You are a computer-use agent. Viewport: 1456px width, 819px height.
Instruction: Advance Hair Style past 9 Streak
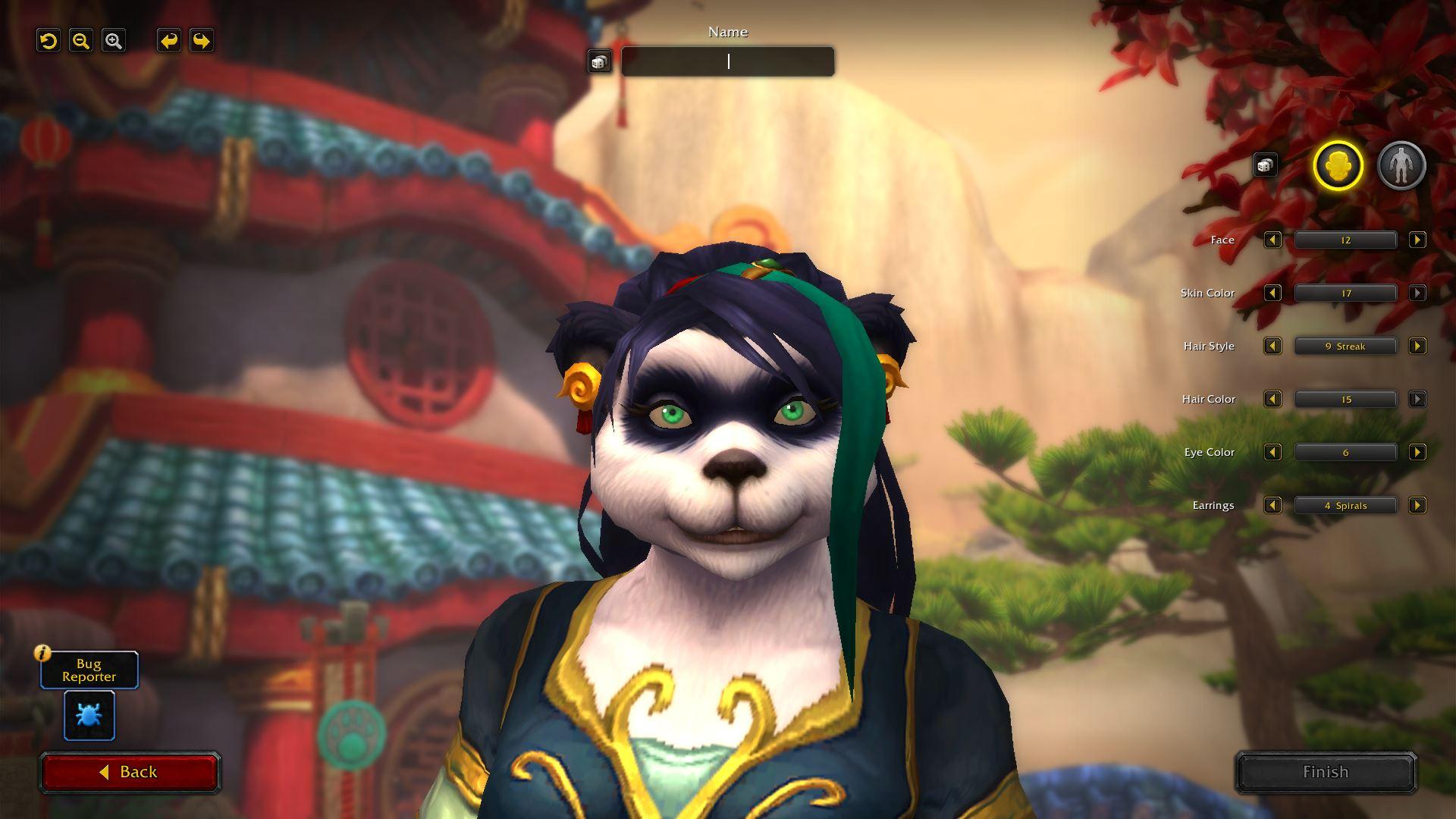1417,346
